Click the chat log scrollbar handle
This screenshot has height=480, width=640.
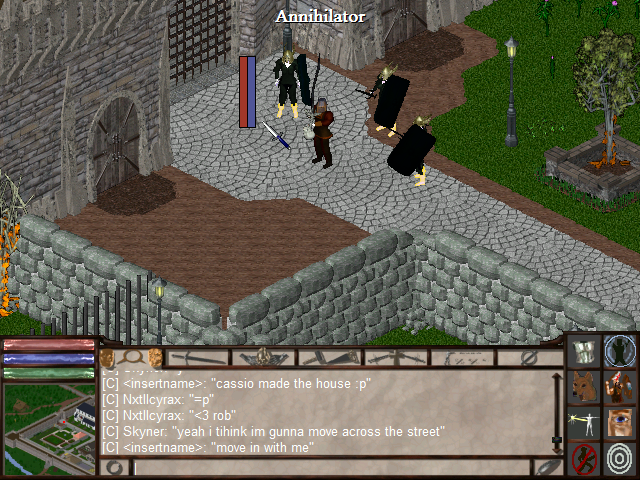coord(556,440)
